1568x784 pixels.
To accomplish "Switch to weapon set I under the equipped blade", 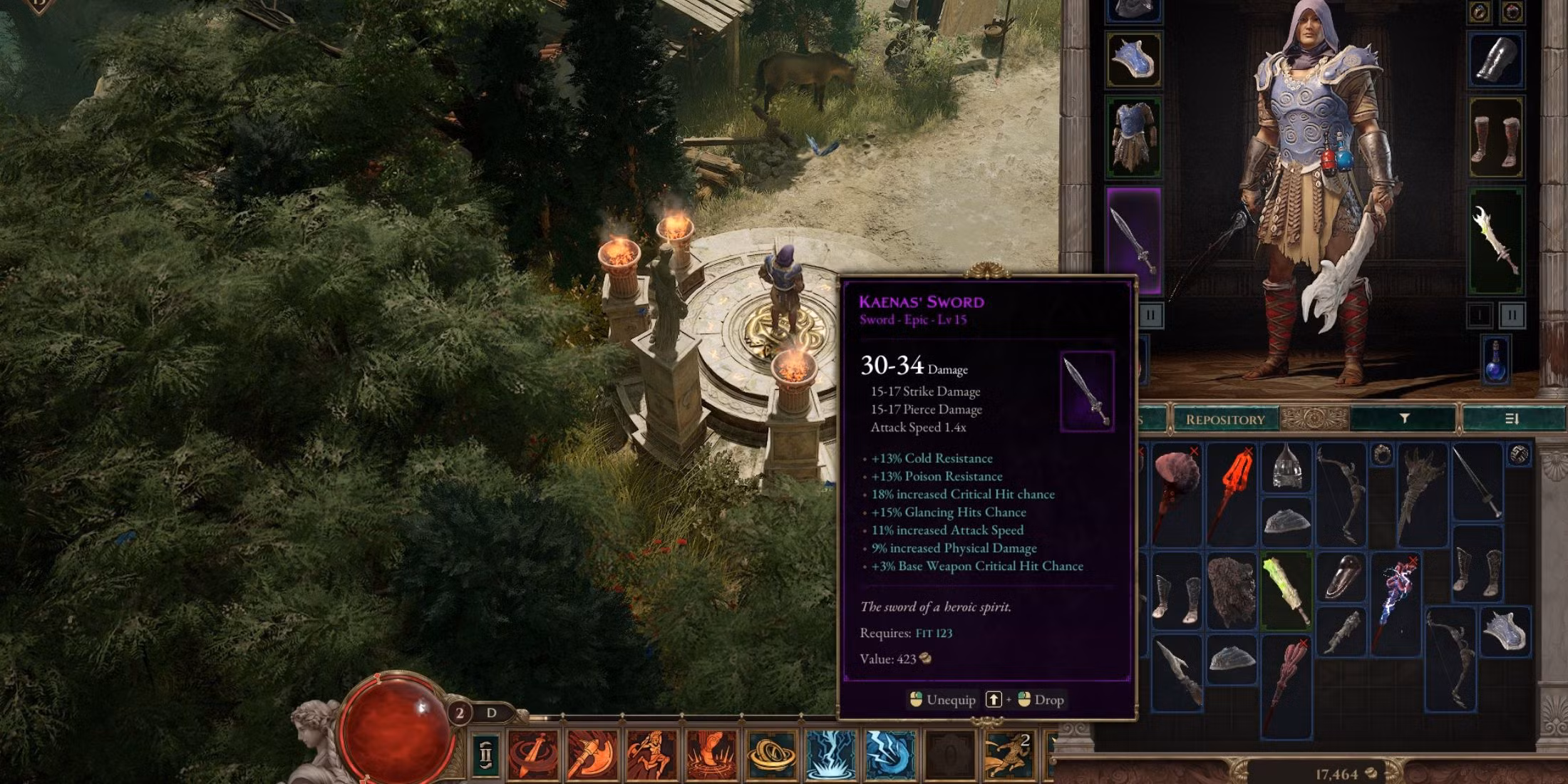I will pos(1480,316).
